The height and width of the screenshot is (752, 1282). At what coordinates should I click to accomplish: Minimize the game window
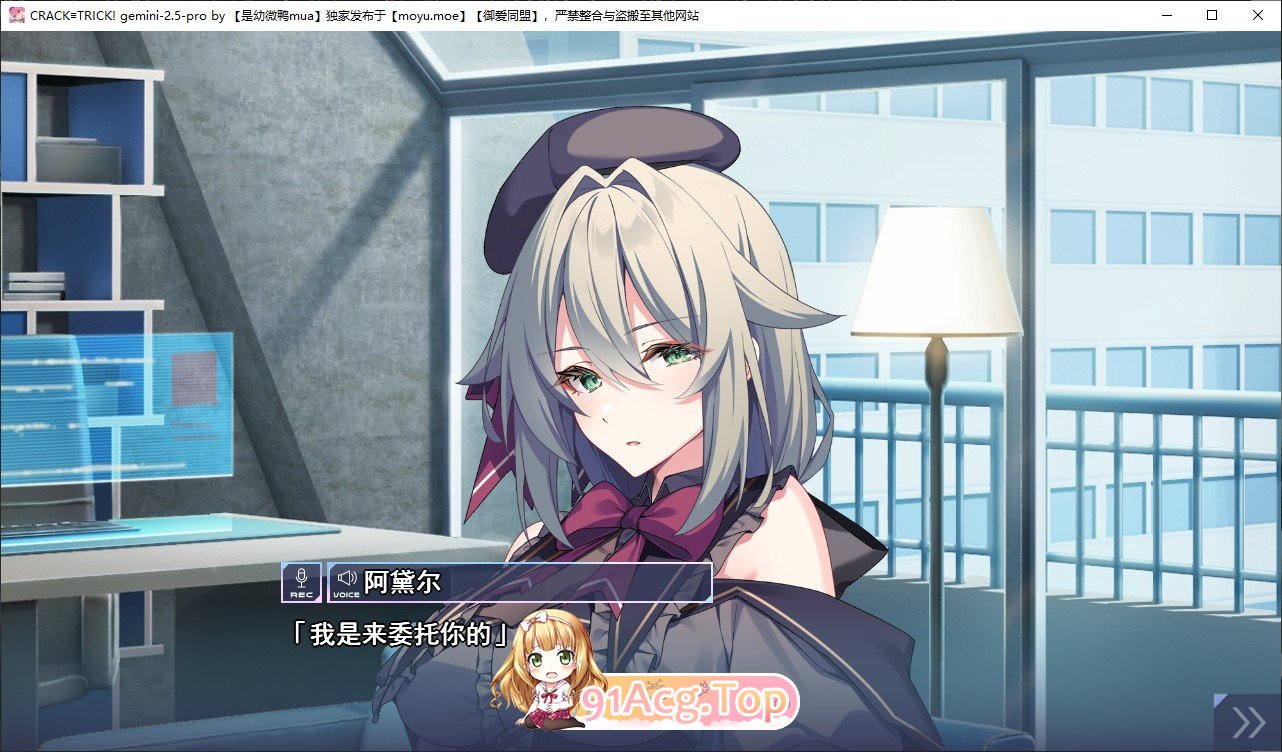tap(1165, 14)
